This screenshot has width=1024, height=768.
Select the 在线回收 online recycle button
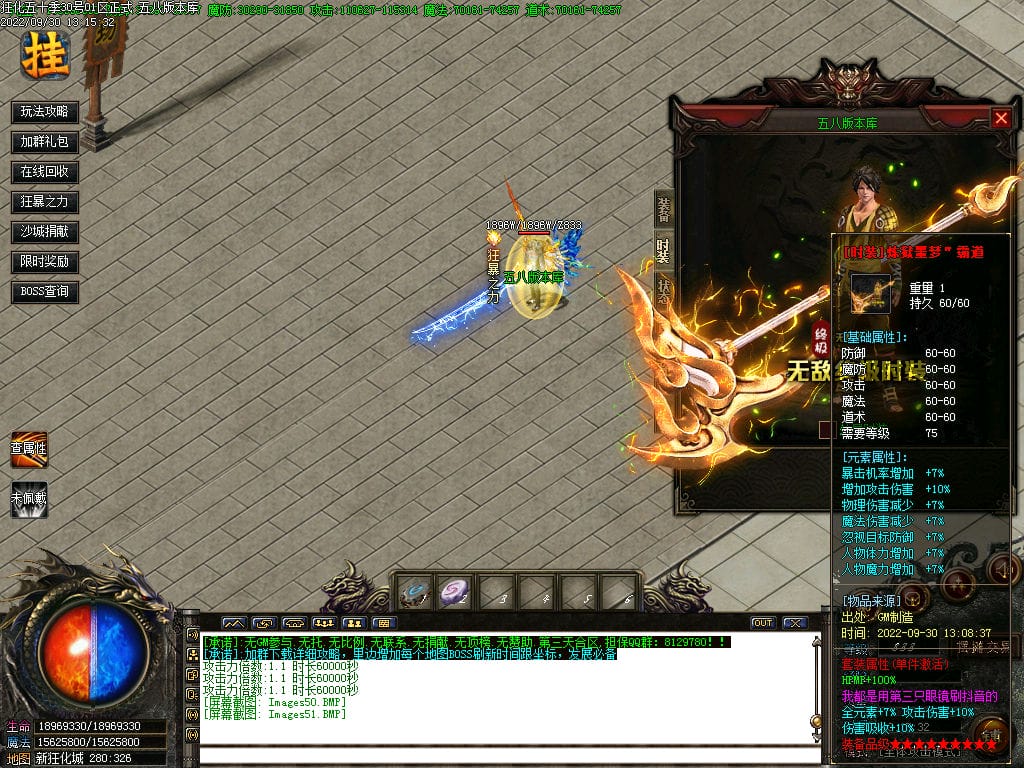pos(45,172)
